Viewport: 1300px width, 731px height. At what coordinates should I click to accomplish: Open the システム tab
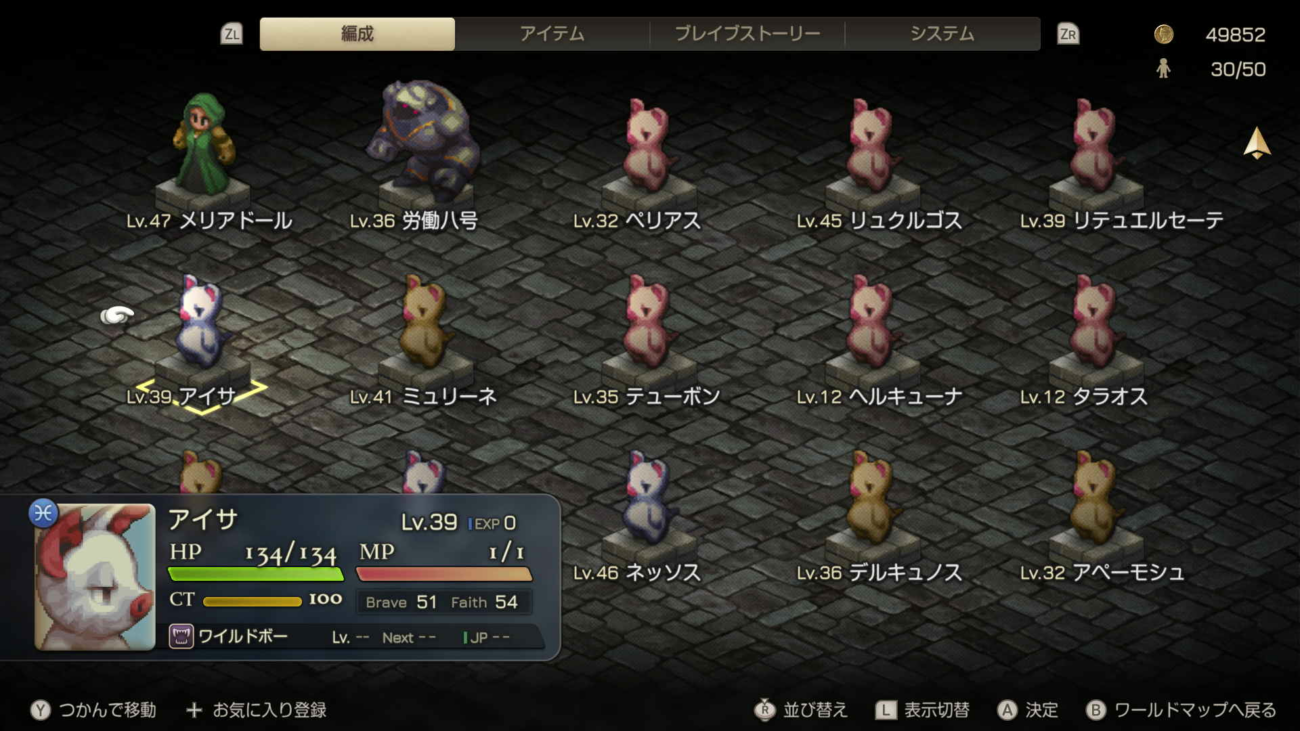pos(941,34)
